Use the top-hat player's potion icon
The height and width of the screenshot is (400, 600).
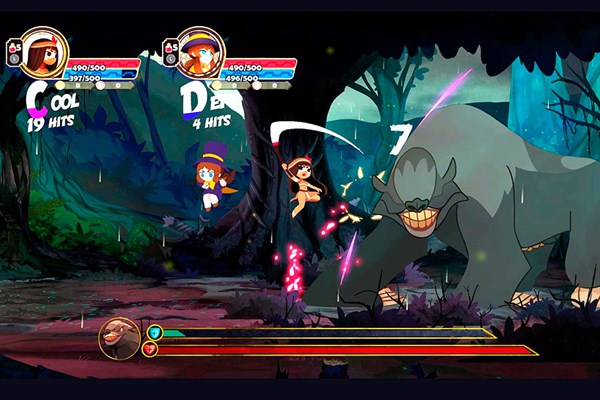point(169,46)
